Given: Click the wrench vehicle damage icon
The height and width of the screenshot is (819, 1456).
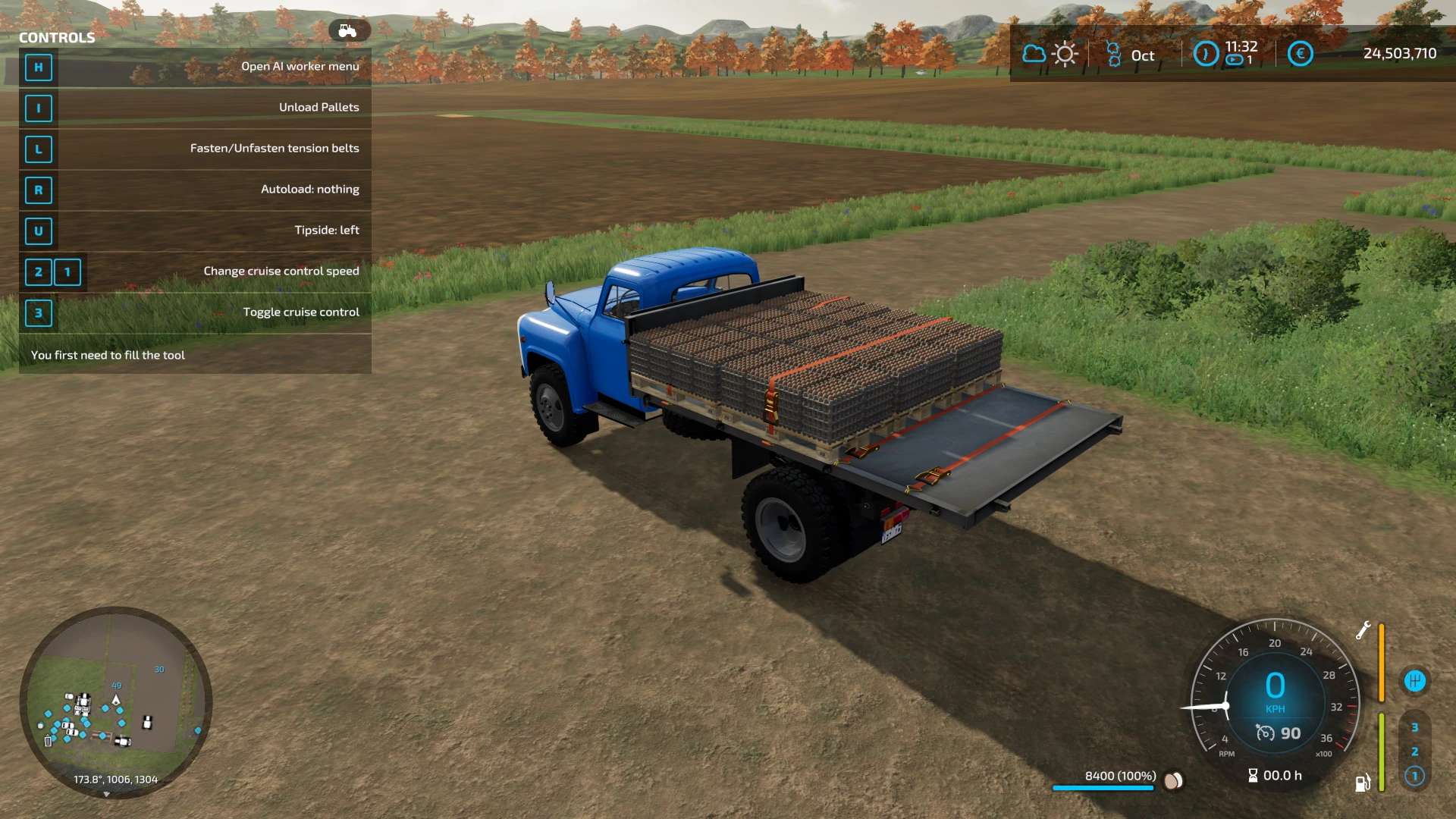Looking at the screenshot, I should [1363, 630].
